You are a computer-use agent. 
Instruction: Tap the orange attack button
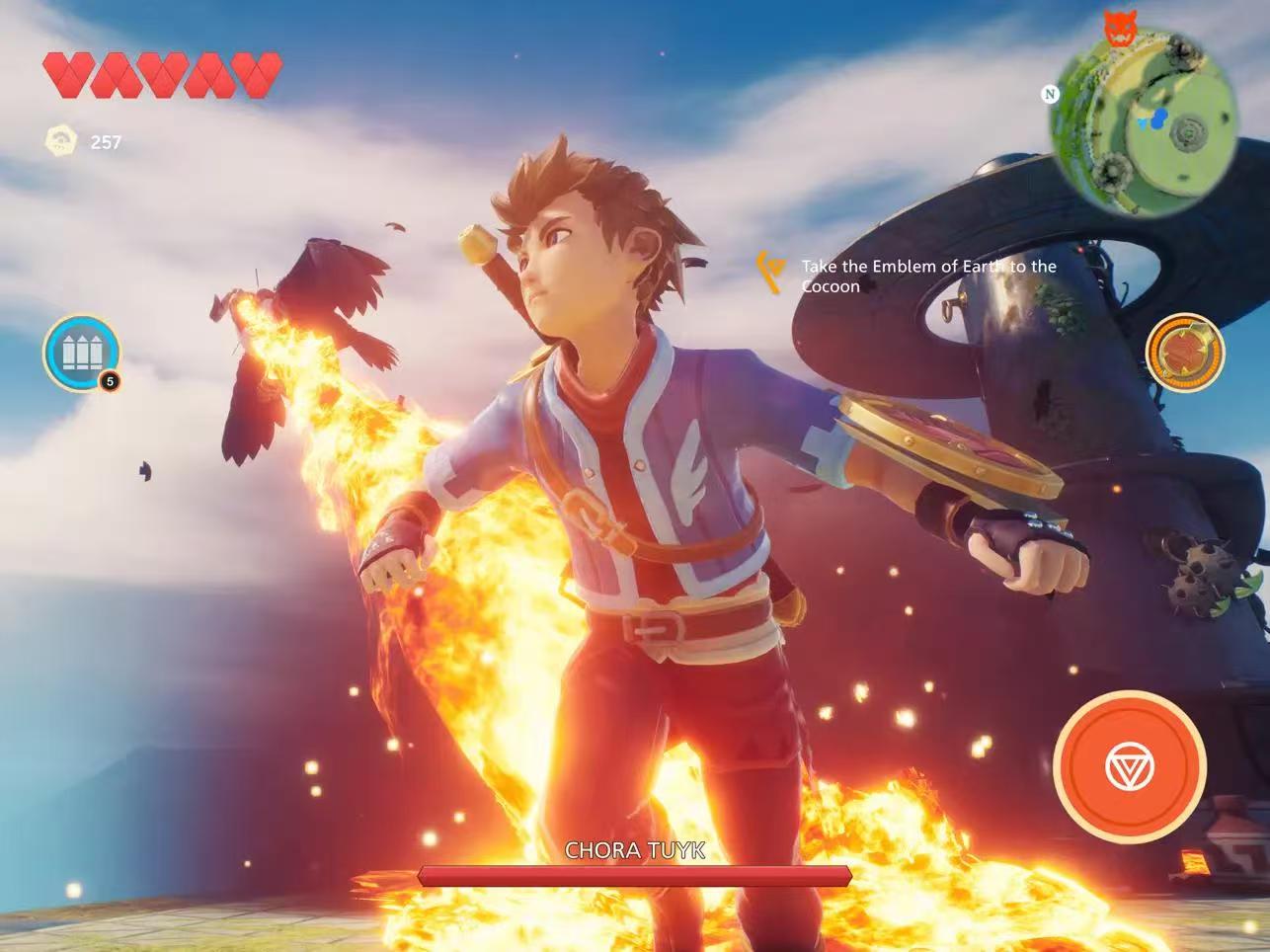point(1130,766)
